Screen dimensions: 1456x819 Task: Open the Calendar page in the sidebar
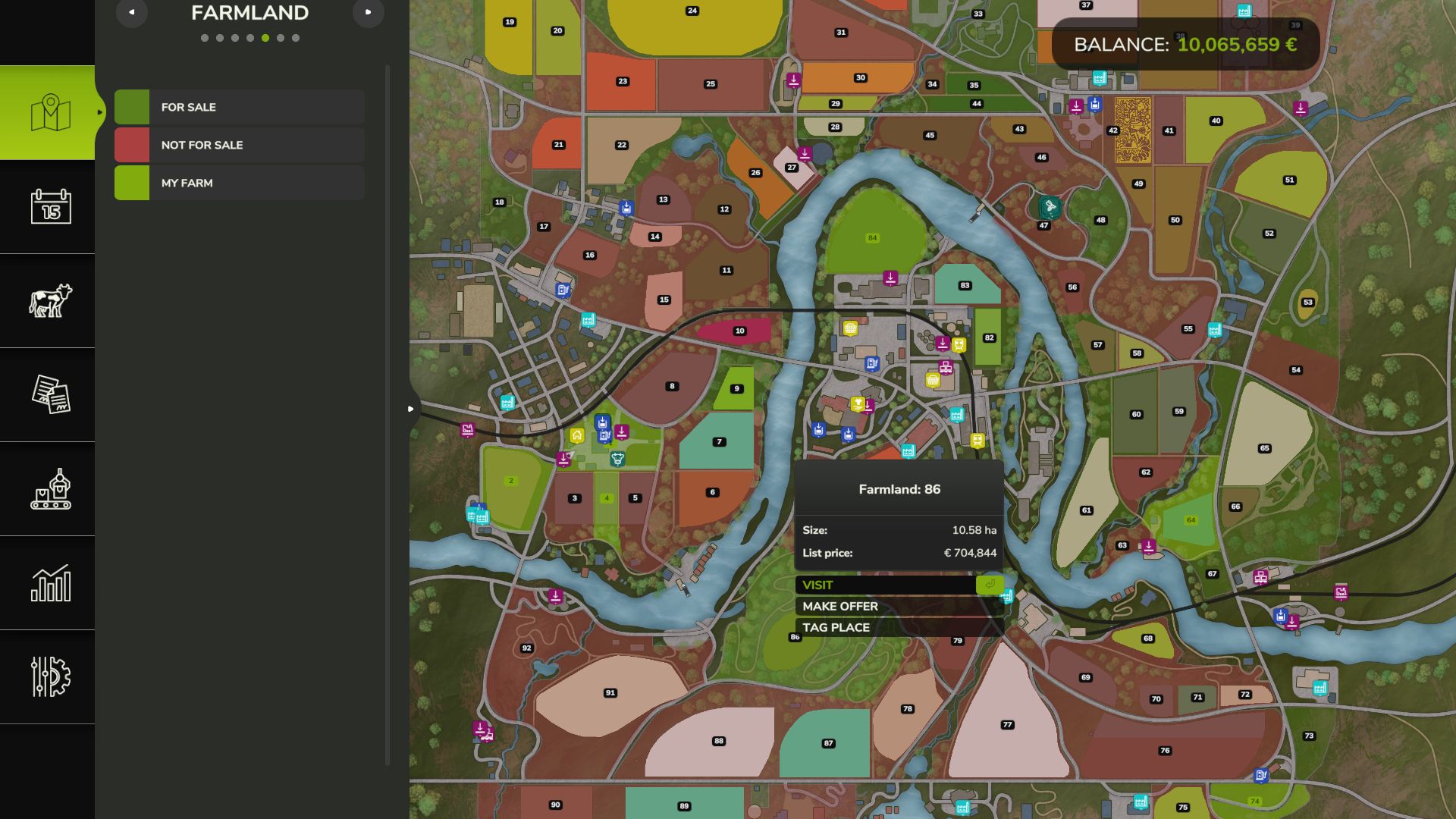pyautogui.click(x=49, y=207)
